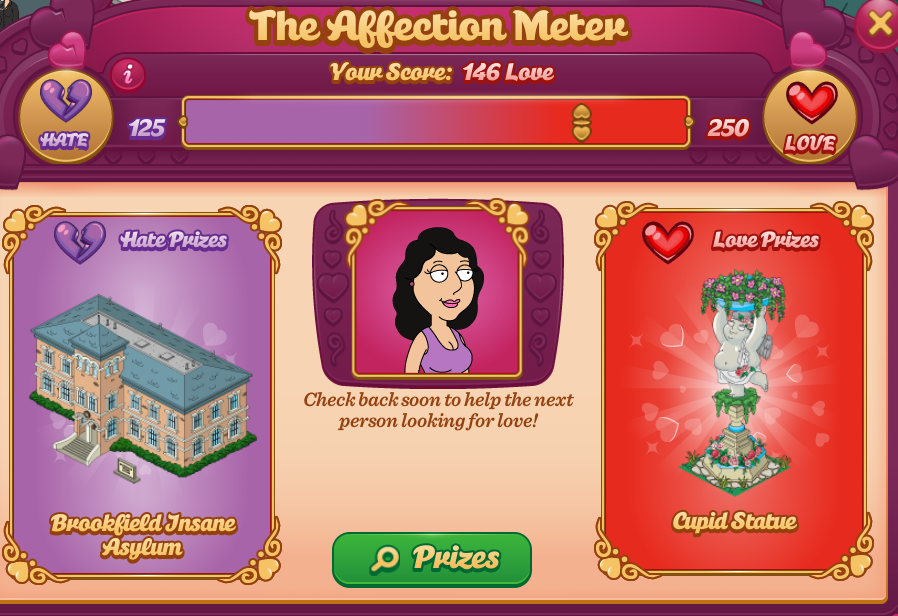898x616 pixels.
Task: Tap the red heart Love badge
Action: (x=810, y=117)
